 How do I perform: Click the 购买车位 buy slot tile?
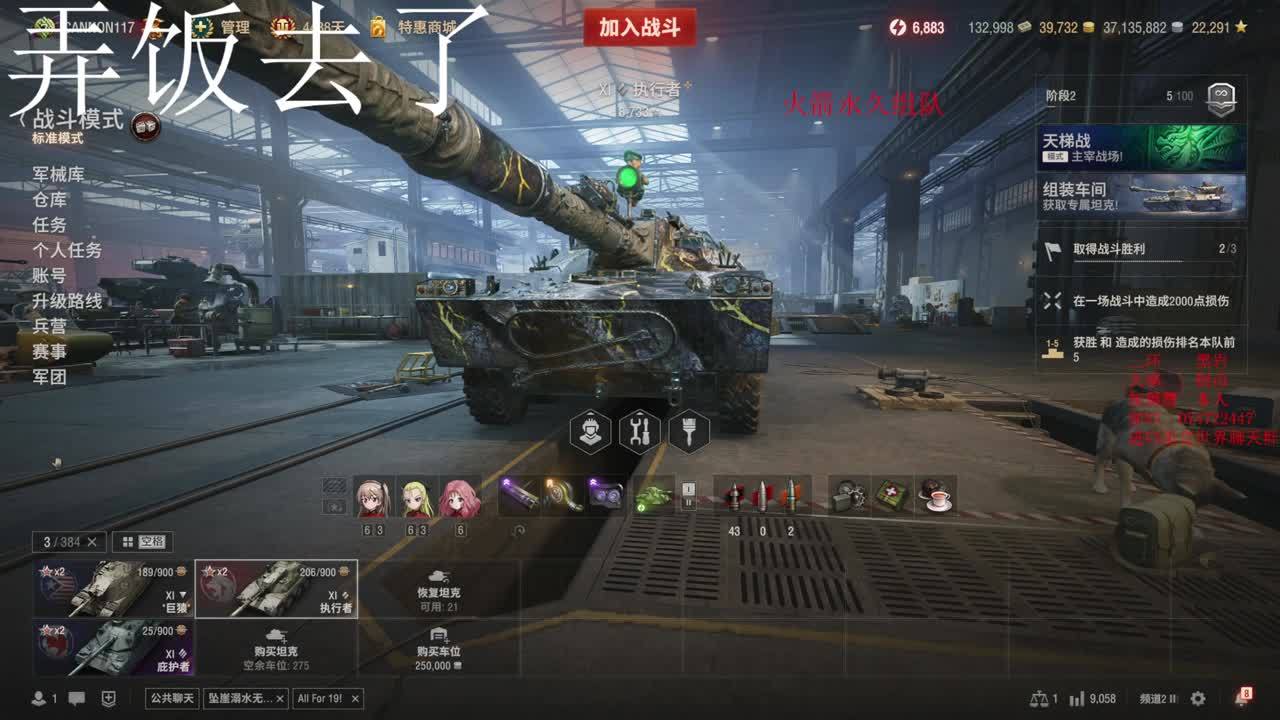coord(438,649)
